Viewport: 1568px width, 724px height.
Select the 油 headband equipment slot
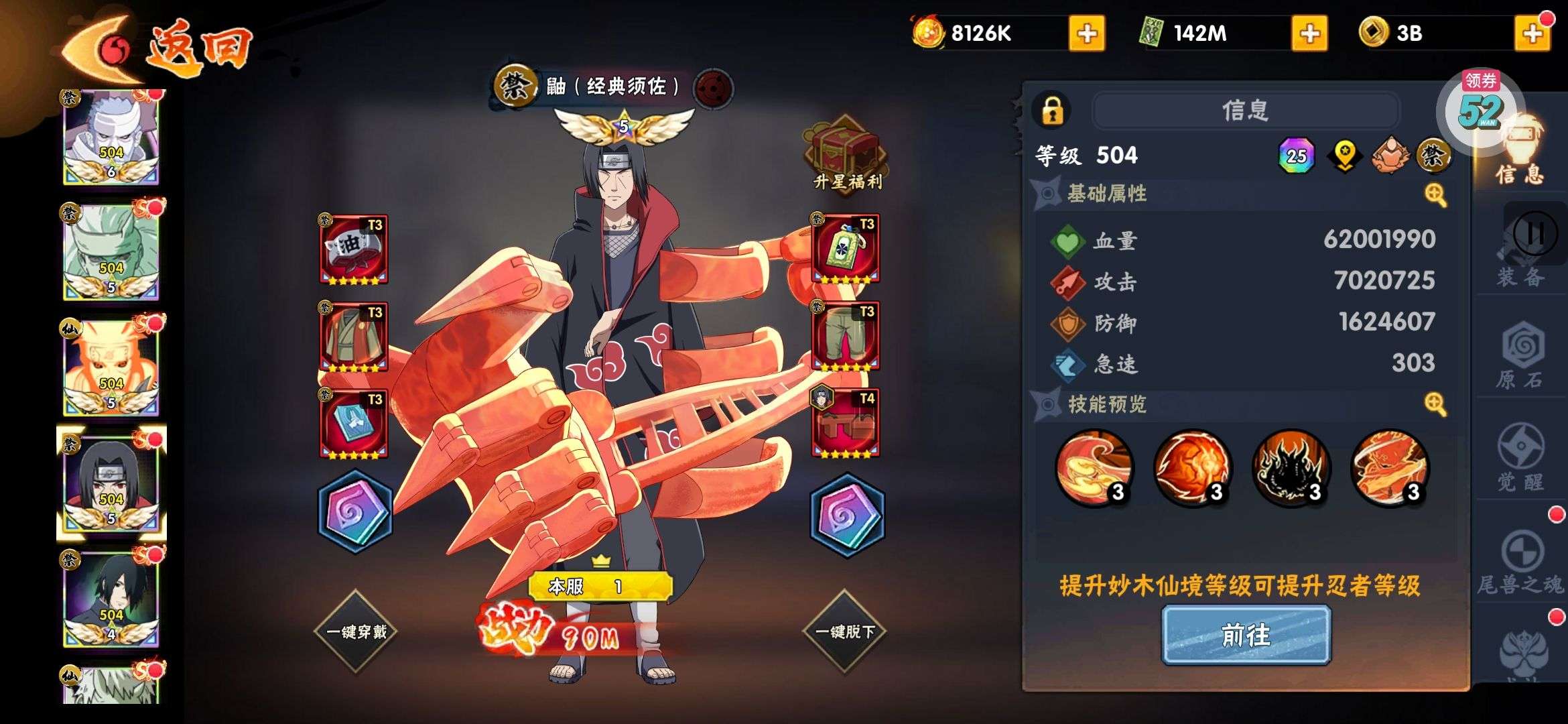[353, 249]
